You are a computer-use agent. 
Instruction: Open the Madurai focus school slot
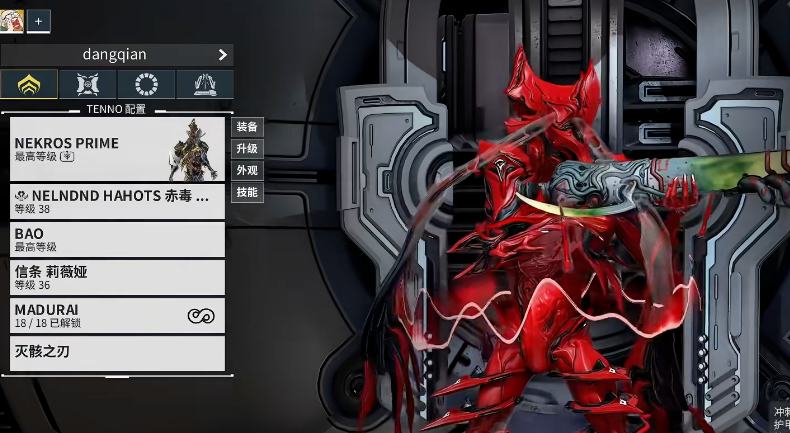click(x=117, y=315)
